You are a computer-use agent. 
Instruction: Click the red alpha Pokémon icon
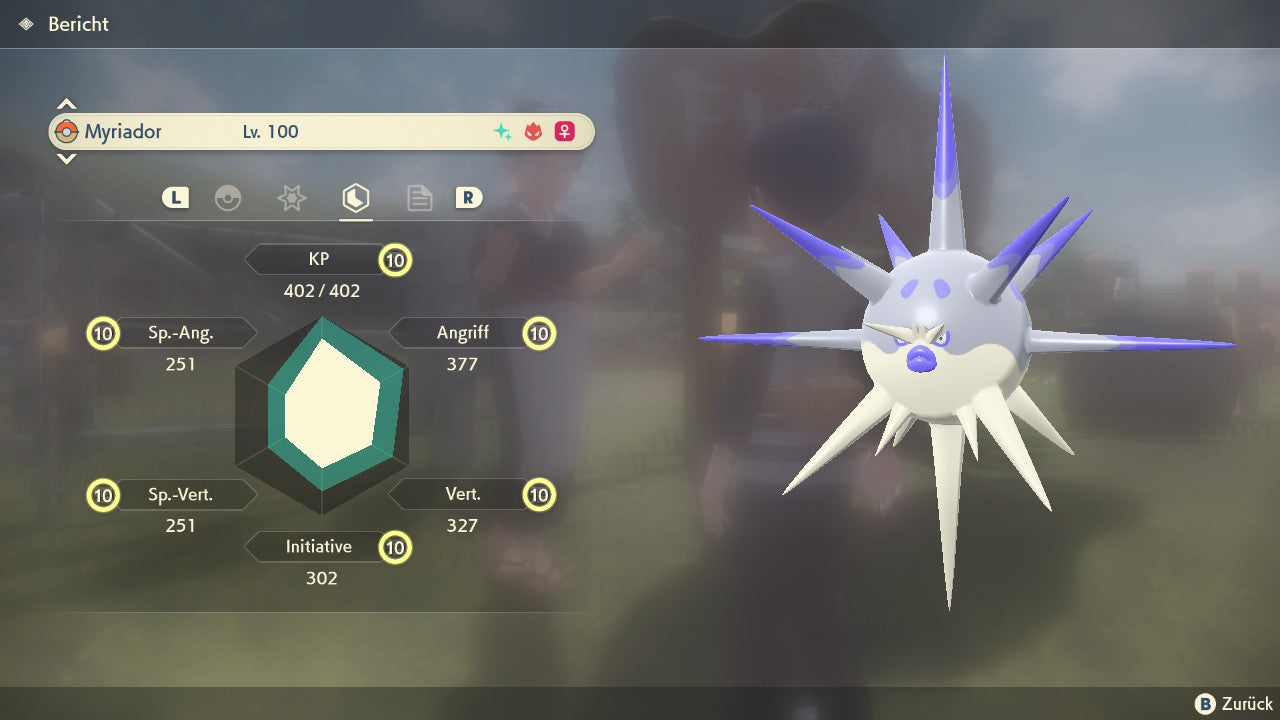(533, 132)
